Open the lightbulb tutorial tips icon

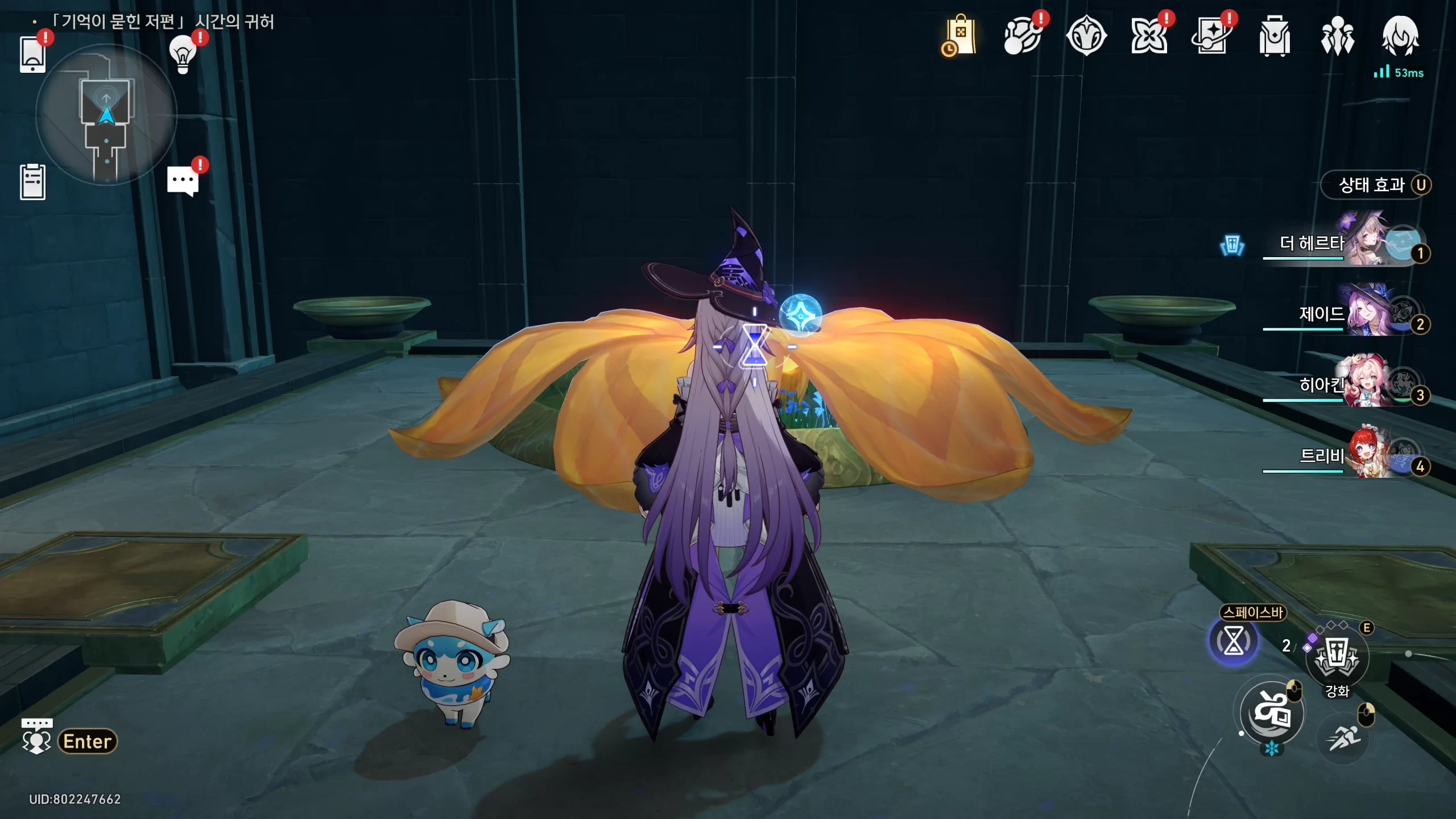pos(183,55)
